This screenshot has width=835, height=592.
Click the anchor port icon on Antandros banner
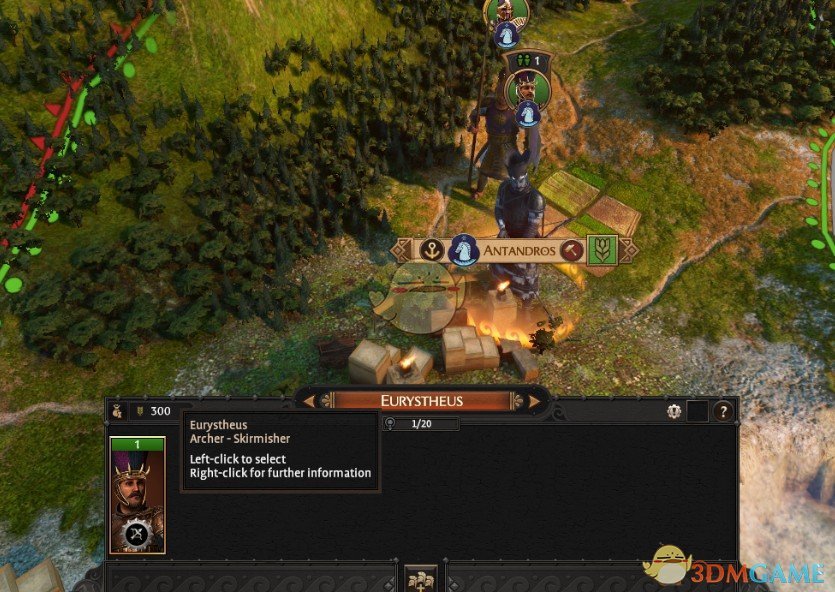[430, 250]
